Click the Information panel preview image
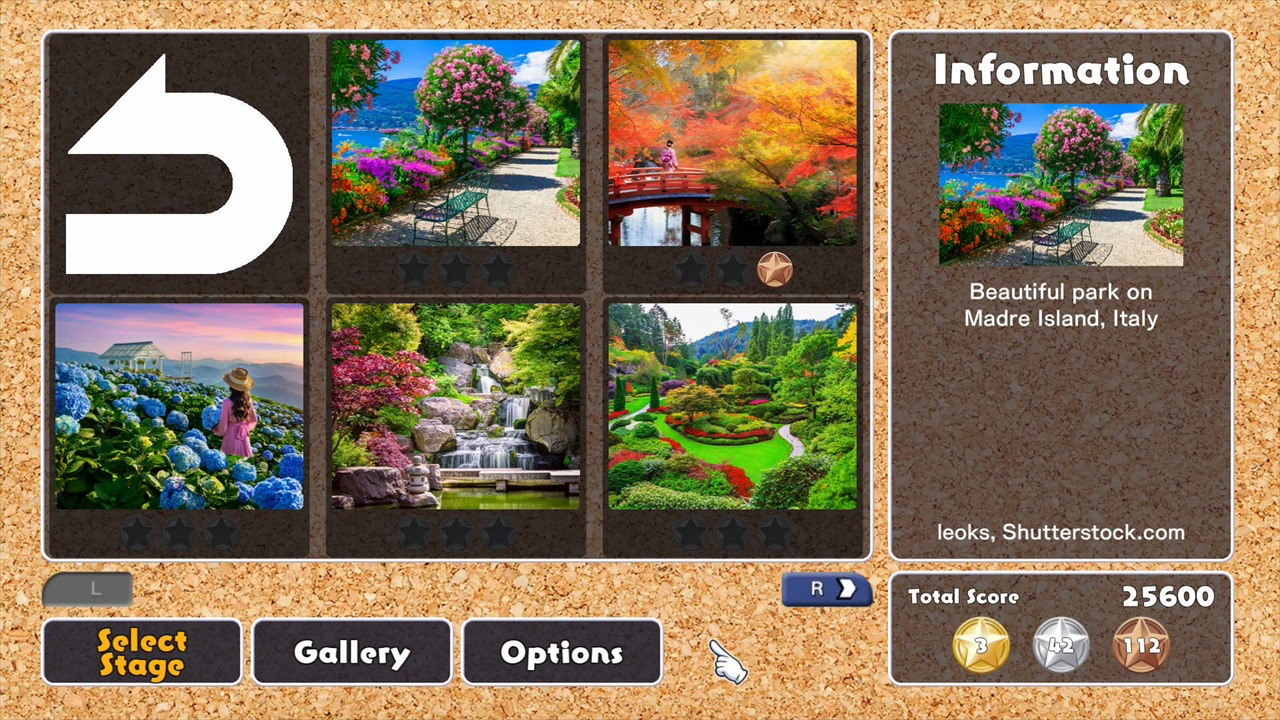This screenshot has height=720, width=1280. click(1060, 186)
